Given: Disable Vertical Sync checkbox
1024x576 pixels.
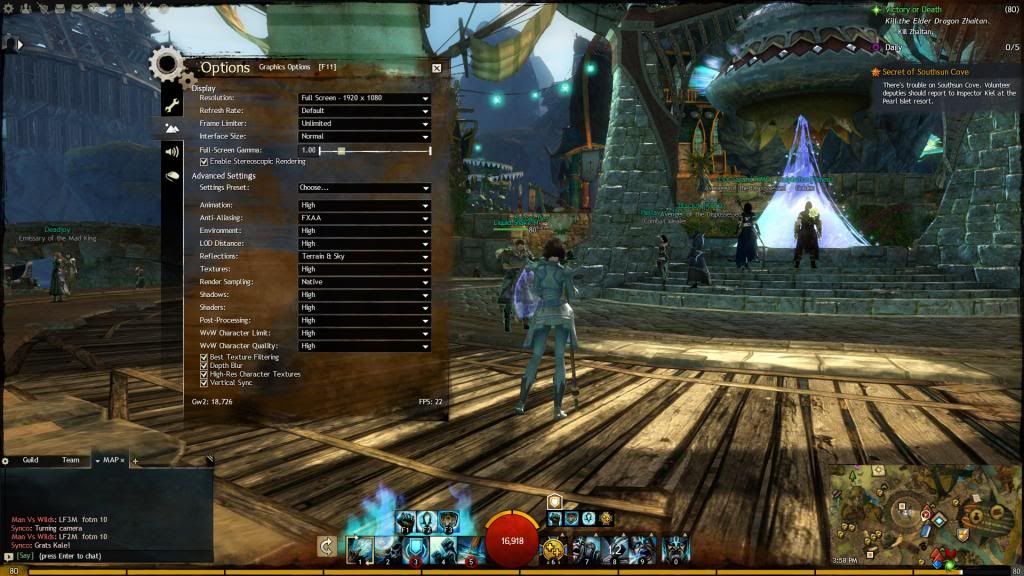Looking at the screenshot, I should 204,383.
